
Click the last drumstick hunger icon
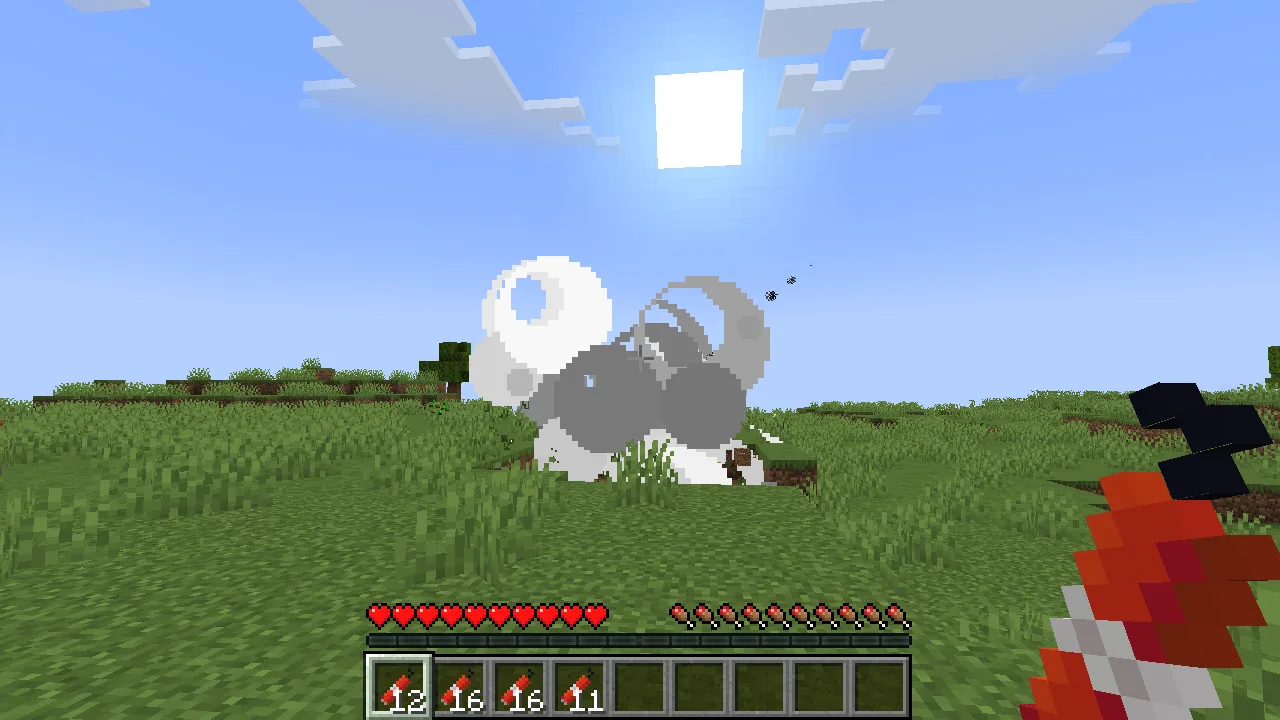pos(895,615)
